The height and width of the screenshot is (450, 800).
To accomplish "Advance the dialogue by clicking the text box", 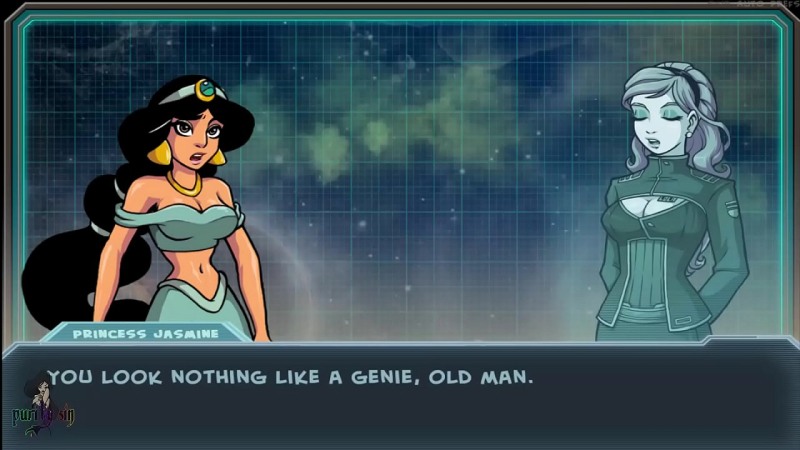I will click(x=400, y=395).
